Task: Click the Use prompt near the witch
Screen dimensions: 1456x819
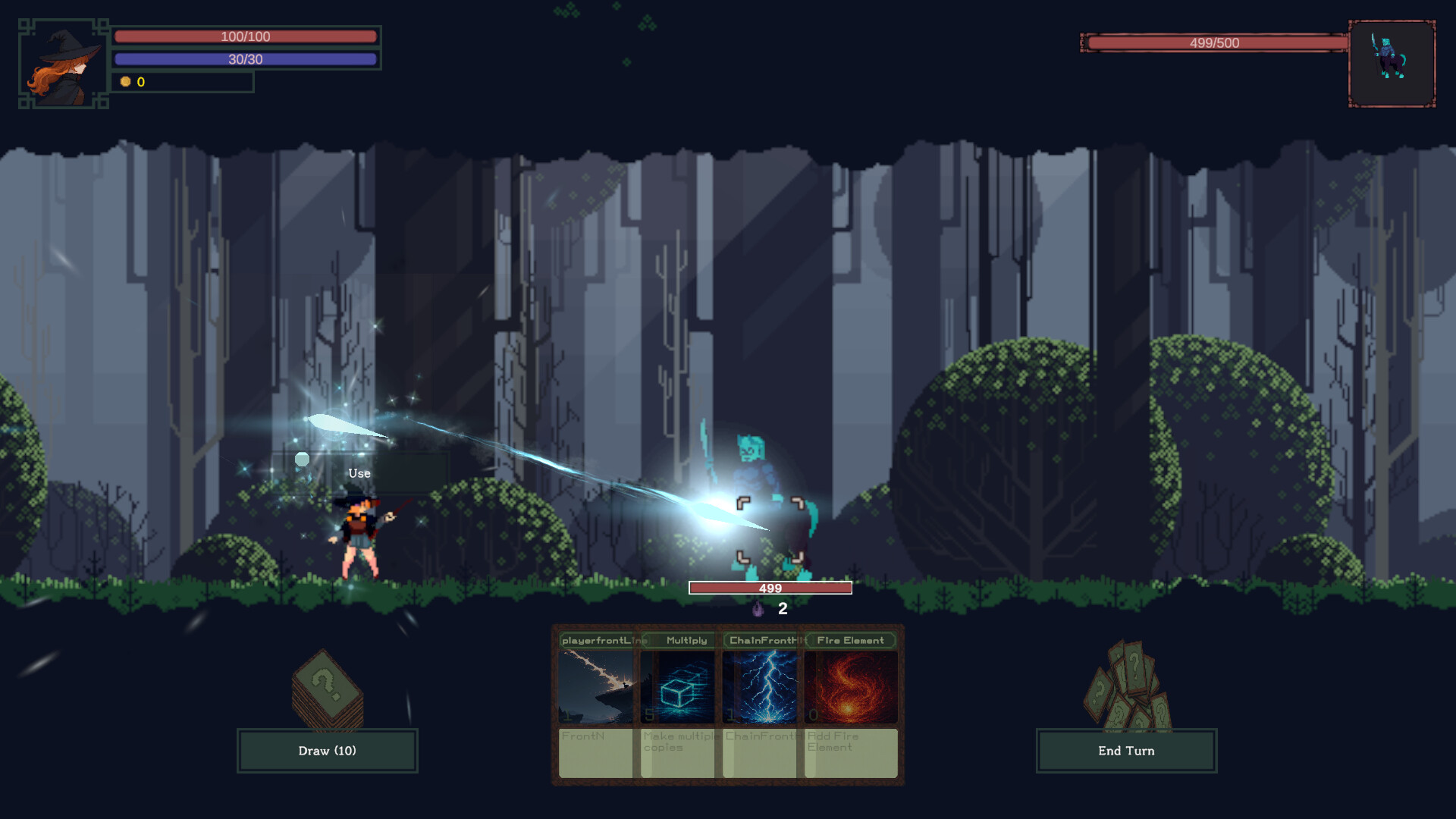Action: point(358,472)
